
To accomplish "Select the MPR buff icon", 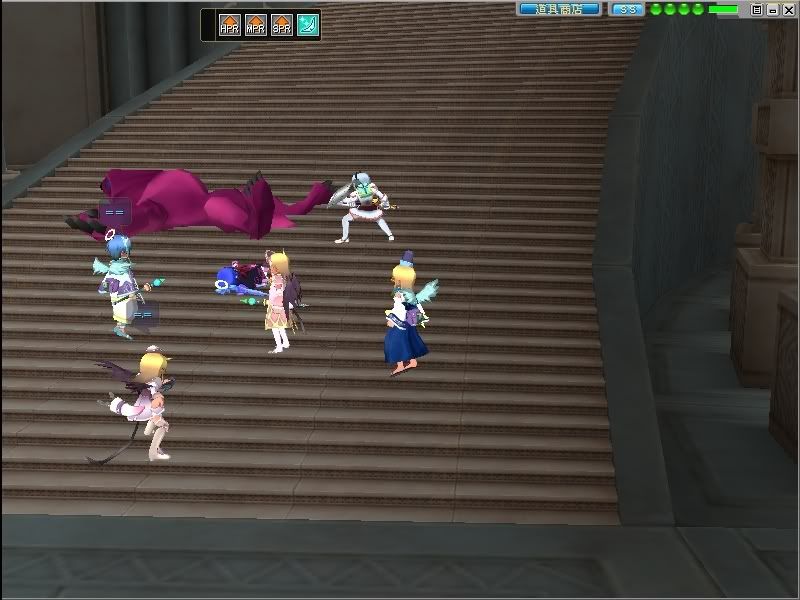I will pyautogui.click(x=255, y=25).
